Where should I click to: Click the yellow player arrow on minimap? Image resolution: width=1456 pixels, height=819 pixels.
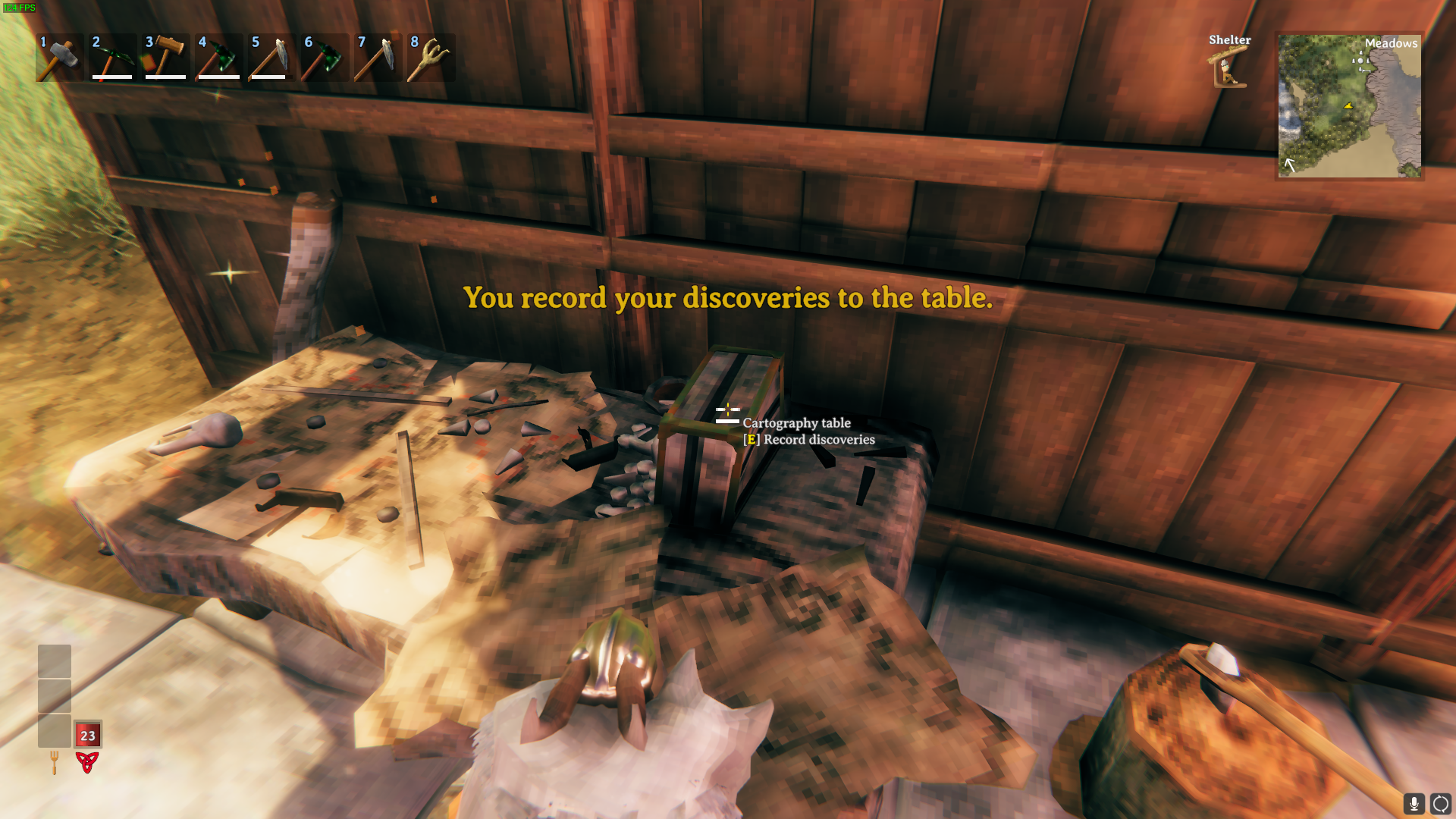tap(1348, 105)
